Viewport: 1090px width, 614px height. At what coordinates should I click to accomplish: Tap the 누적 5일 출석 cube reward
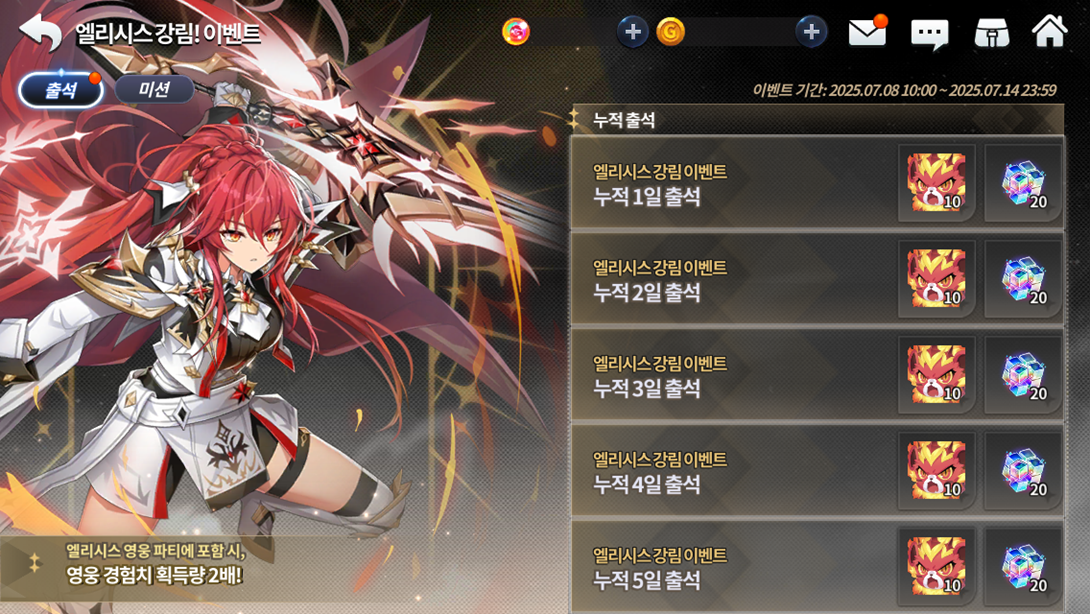pos(1023,567)
